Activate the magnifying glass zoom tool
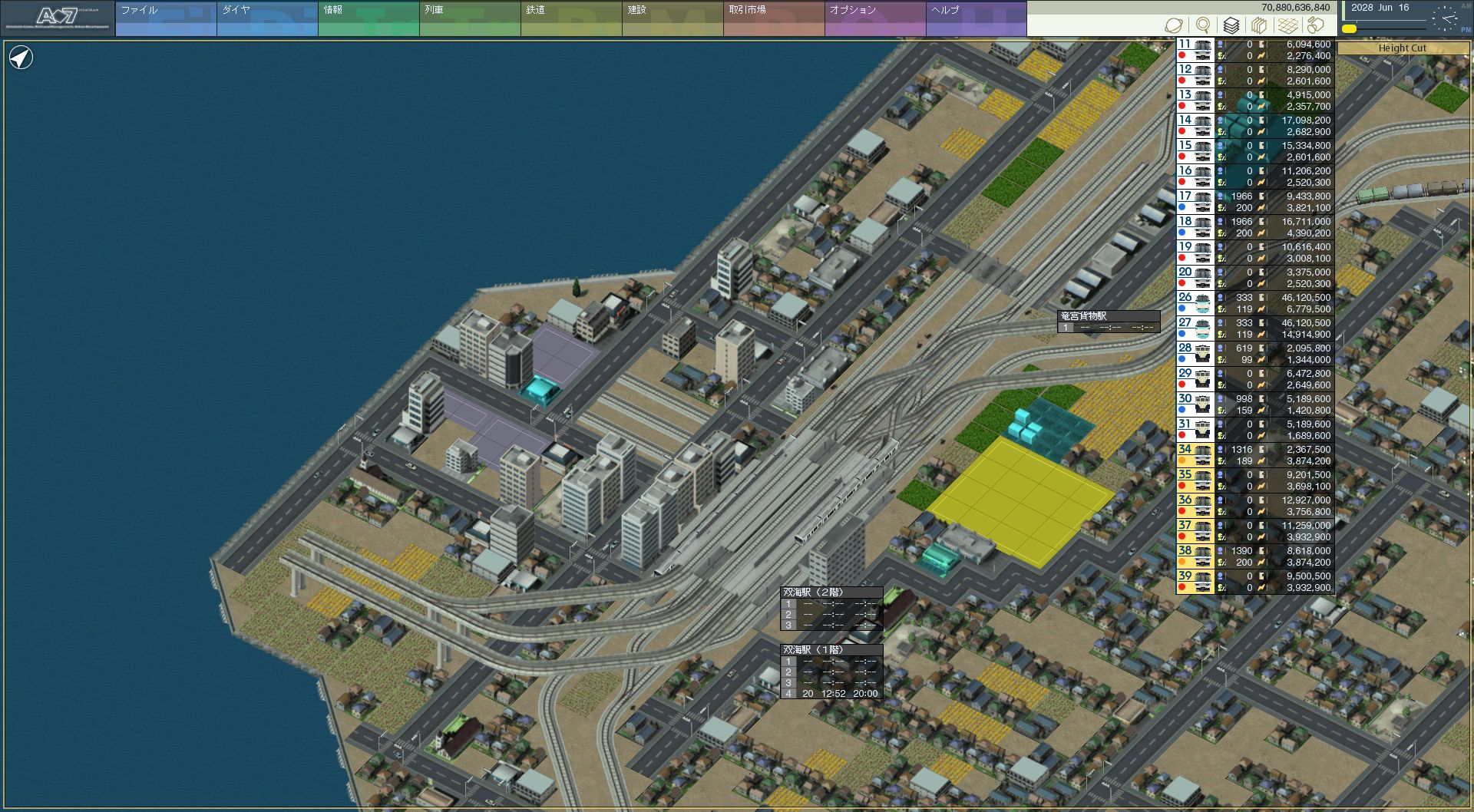This screenshot has width=1474, height=812. click(1203, 26)
